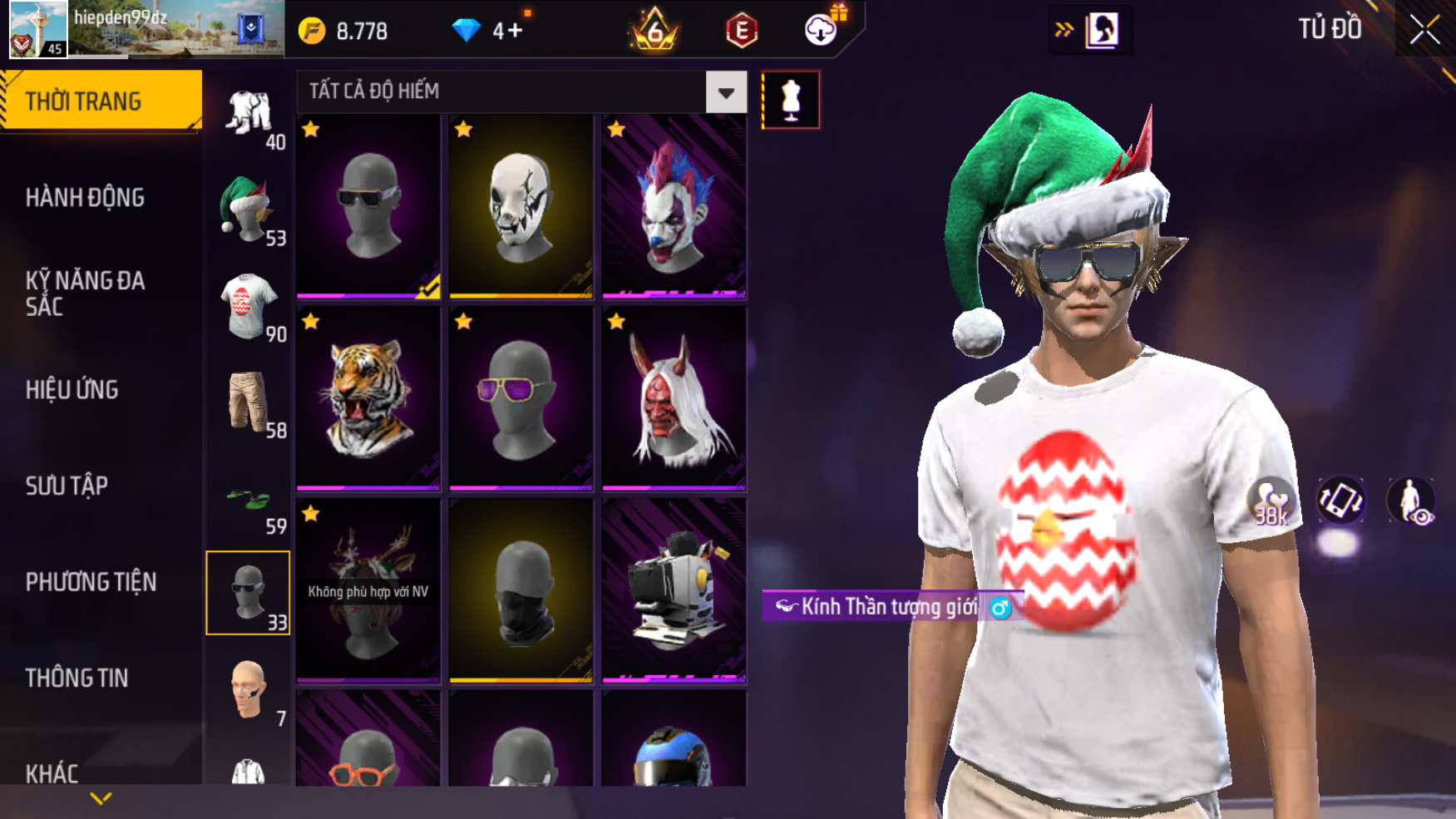Go to the Phương Tiện tab
This screenshot has width=1456, height=819.
pos(91,582)
